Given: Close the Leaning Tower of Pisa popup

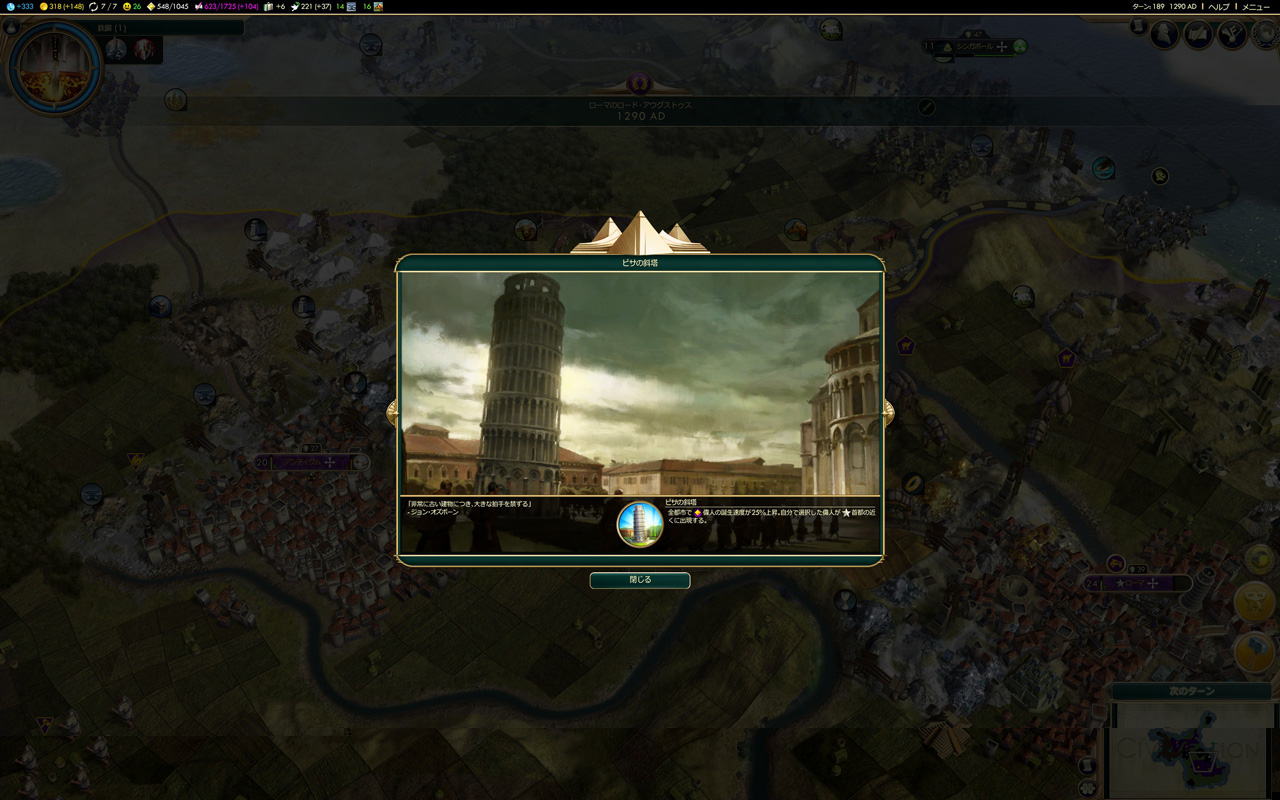Looking at the screenshot, I should (x=640, y=580).
